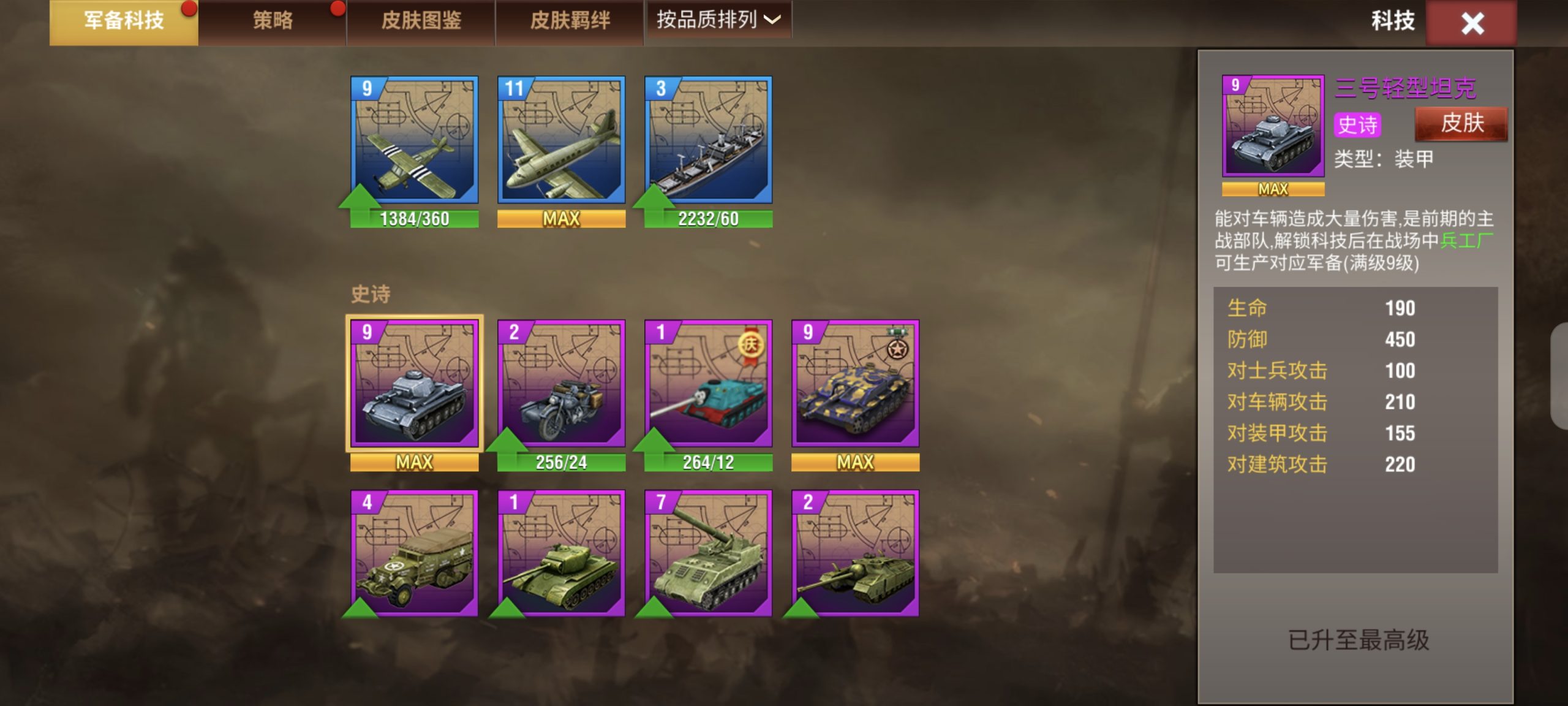Switch to the 皮肤羁绊 tab
Image resolution: width=1568 pixels, height=706 pixels.
coord(570,21)
